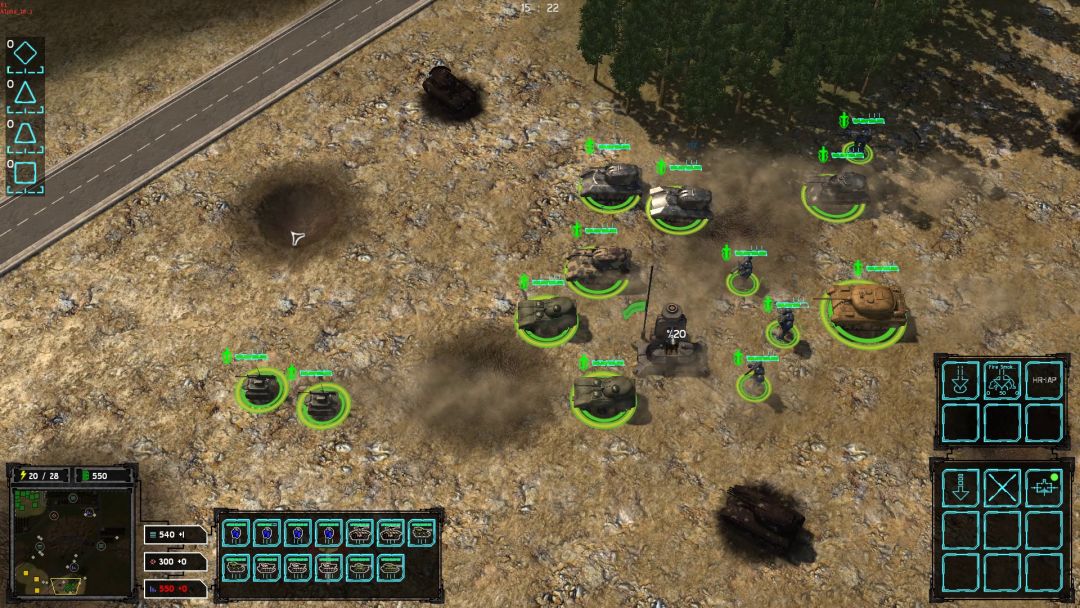Screen dimensions: 1080x608
Task: Select the triangle control group icon
Action: click(26, 94)
